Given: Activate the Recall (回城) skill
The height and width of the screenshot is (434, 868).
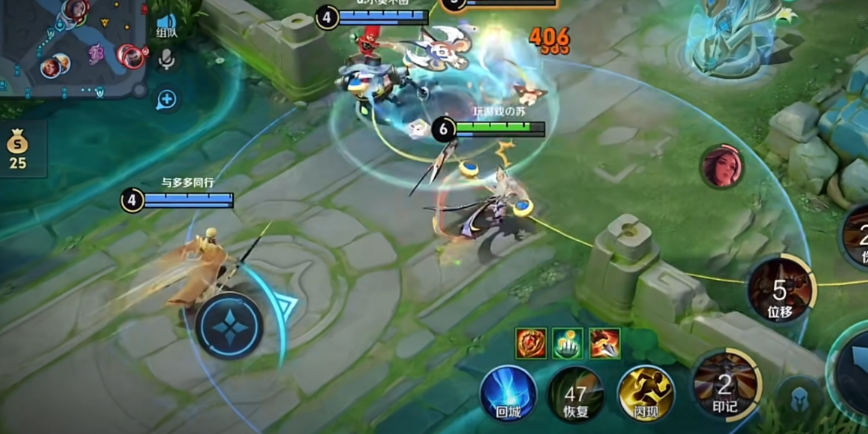Looking at the screenshot, I should pyautogui.click(x=508, y=392).
